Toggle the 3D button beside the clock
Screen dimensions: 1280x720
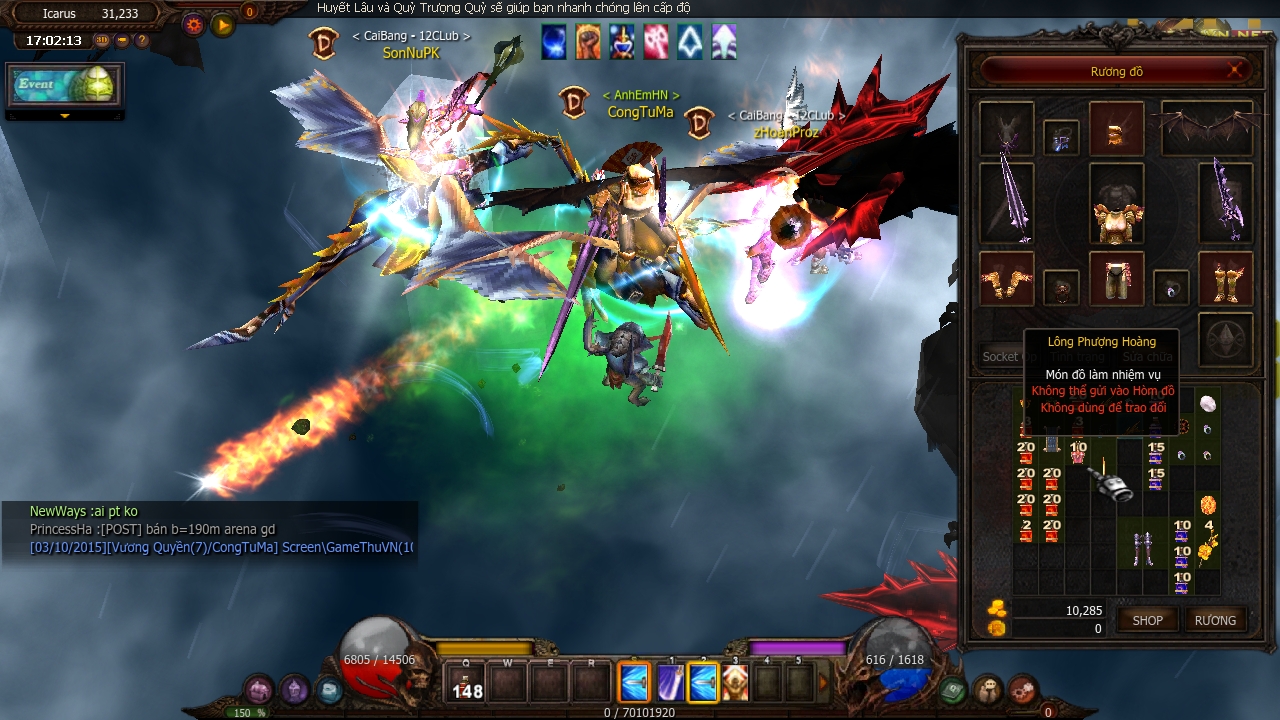(x=102, y=40)
